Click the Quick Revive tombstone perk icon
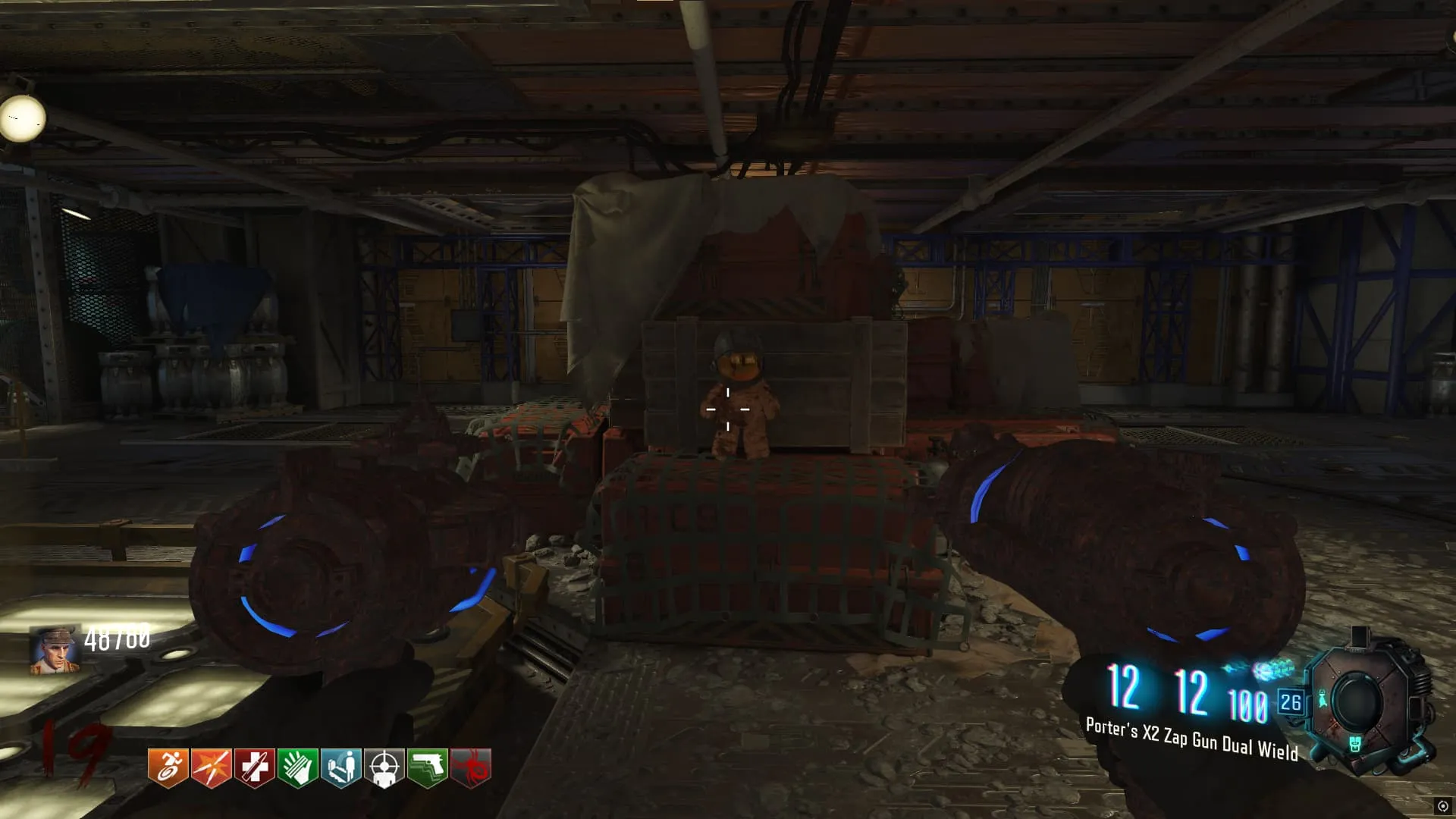Screen dimensions: 1456x819 point(340,767)
